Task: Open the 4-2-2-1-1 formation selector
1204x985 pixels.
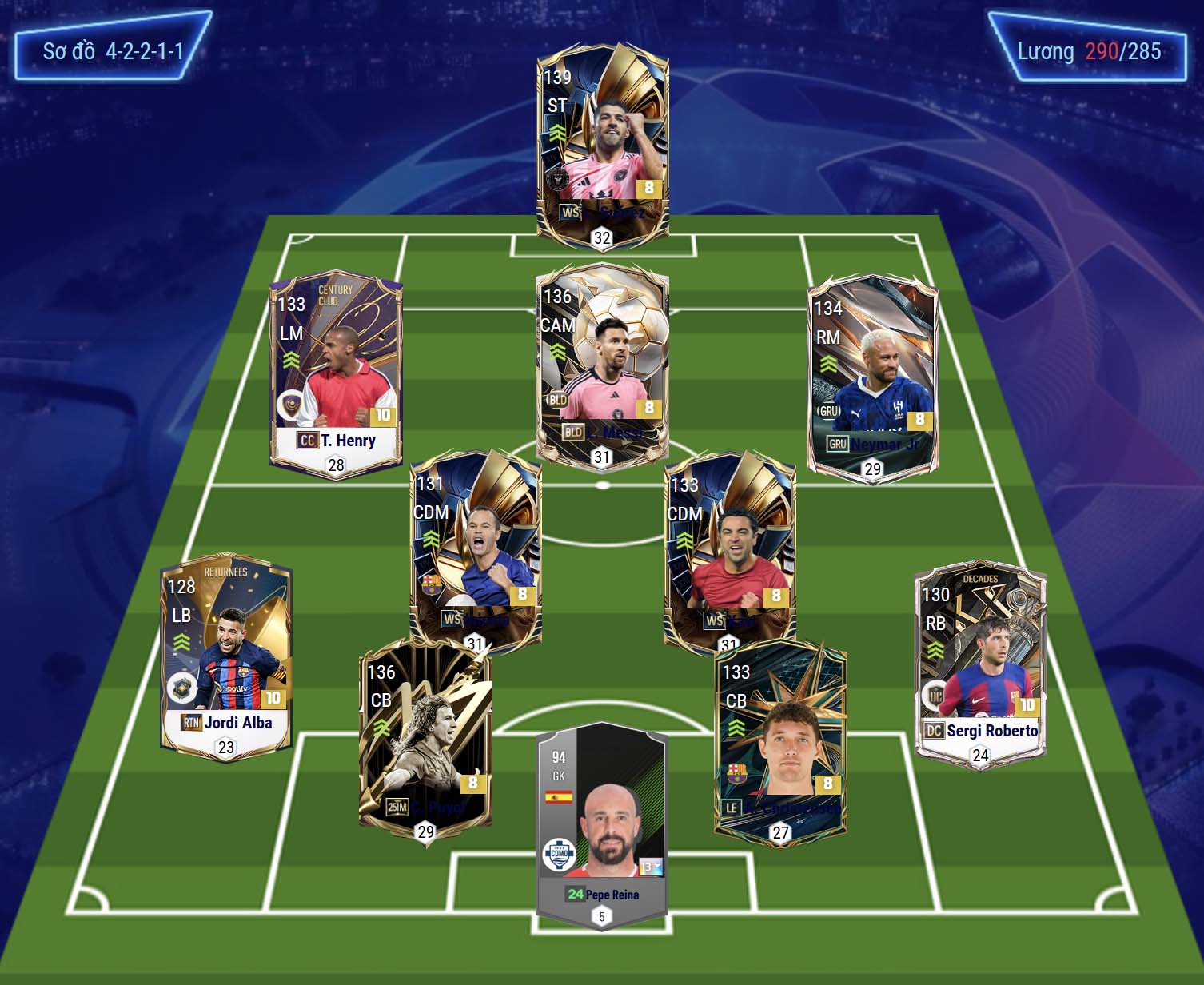Action: [113, 51]
